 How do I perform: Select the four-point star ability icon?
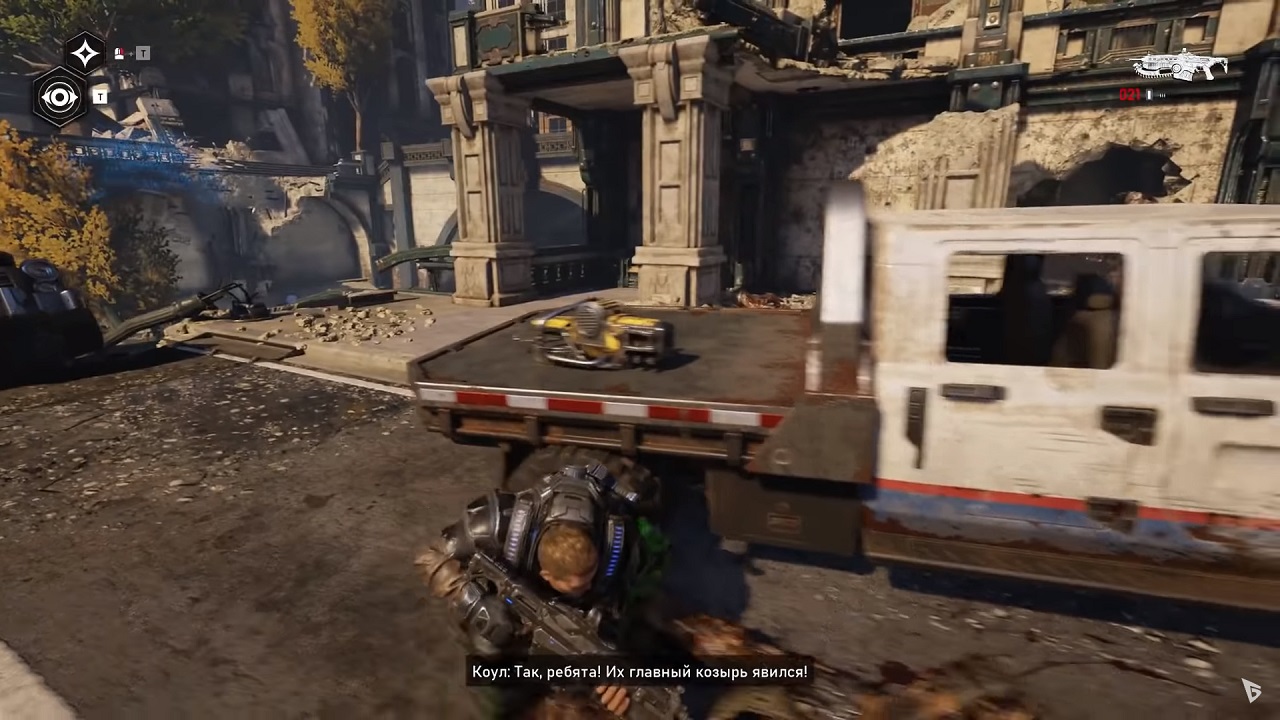coord(85,53)
